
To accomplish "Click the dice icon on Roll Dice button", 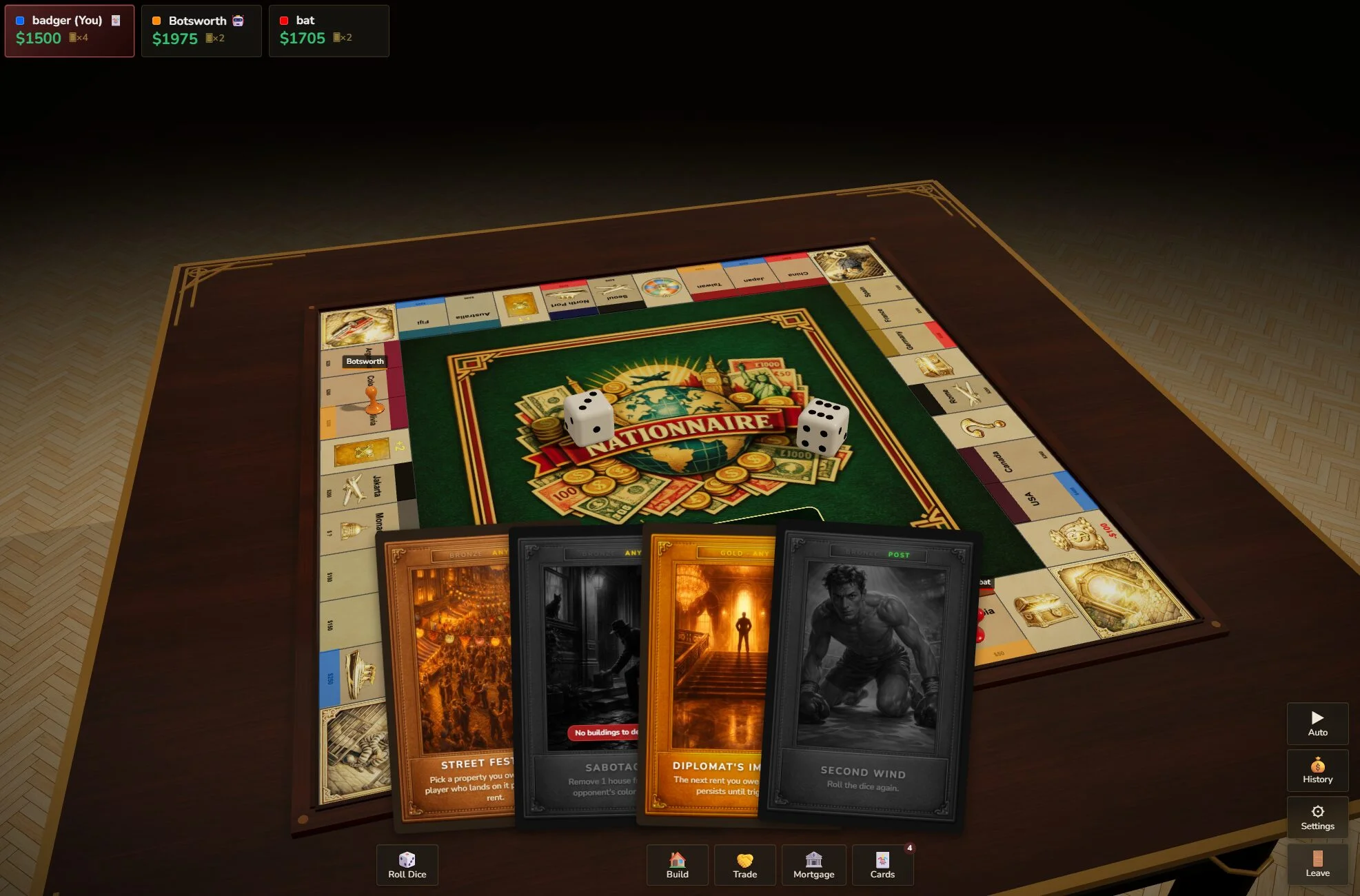I will point(407,858).
